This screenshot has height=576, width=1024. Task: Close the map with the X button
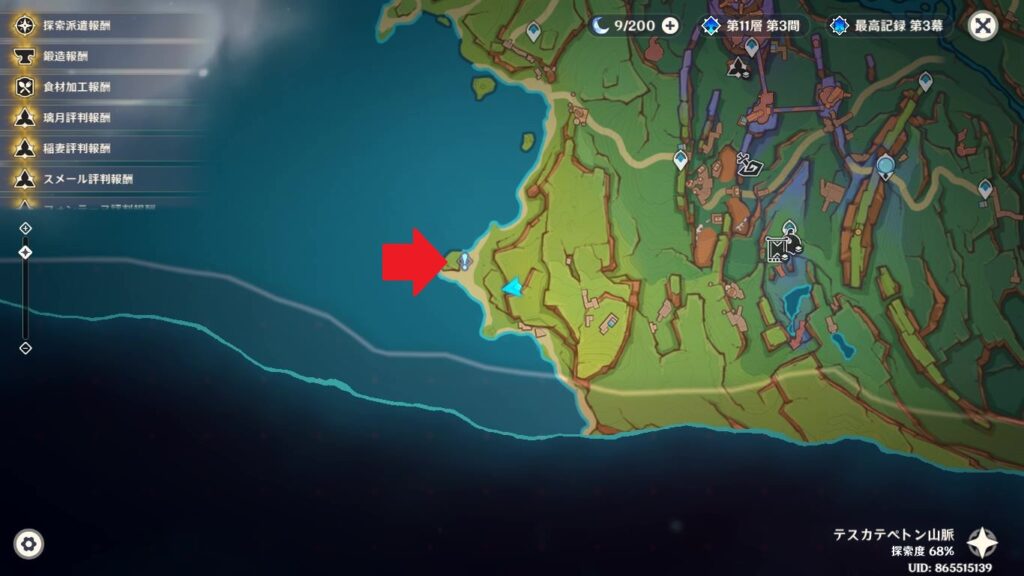click(x=984, y=26)
